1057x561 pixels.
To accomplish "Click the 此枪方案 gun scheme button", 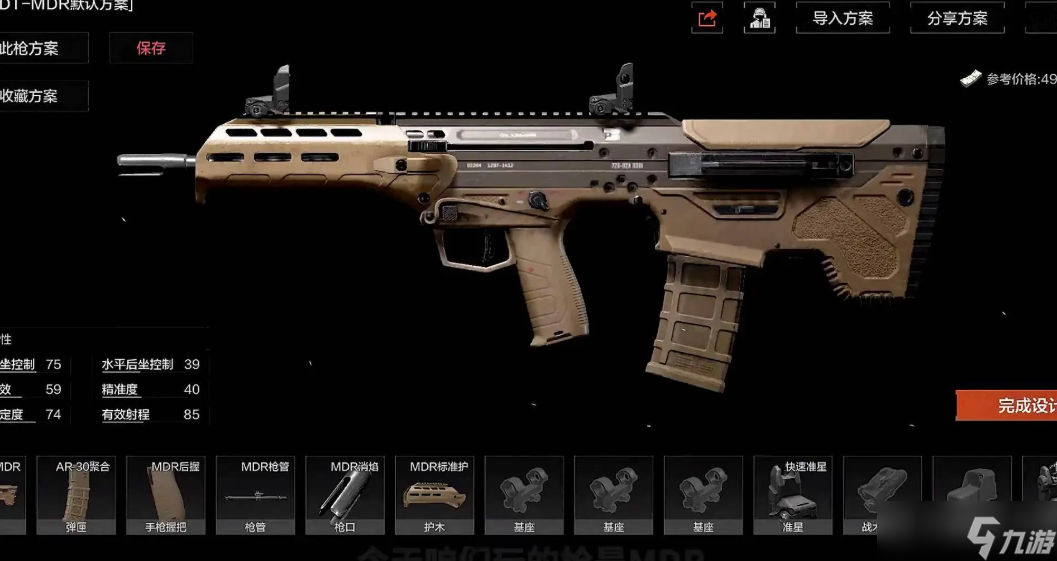I will click(42, 48).
